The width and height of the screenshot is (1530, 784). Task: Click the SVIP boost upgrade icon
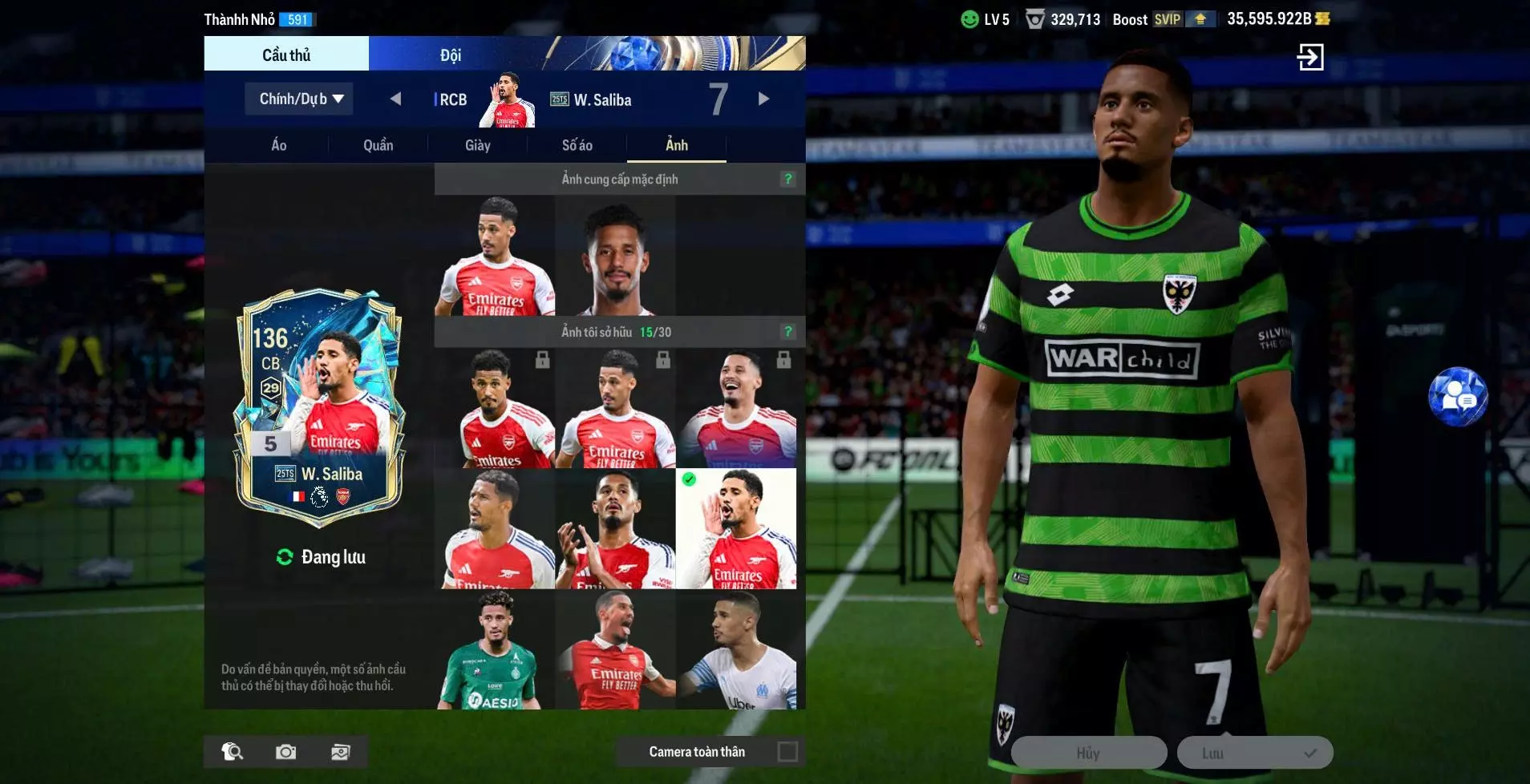click(1201, 19)
